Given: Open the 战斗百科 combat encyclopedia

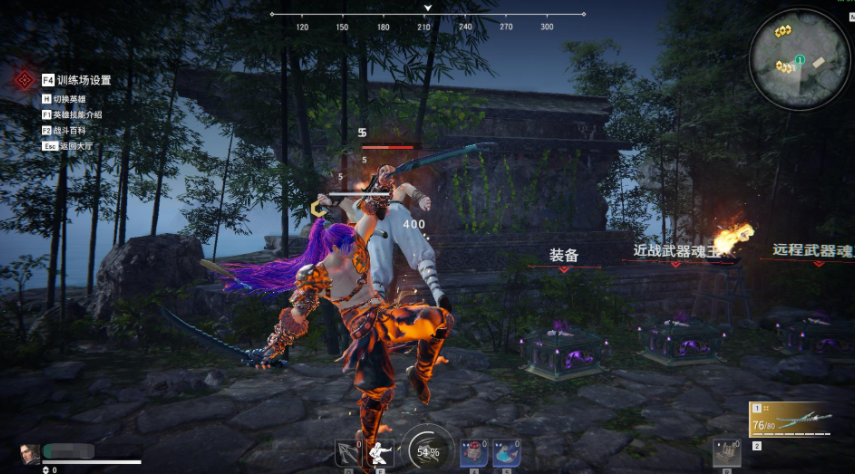Looking at the screenshot, I should pos(68,130).
